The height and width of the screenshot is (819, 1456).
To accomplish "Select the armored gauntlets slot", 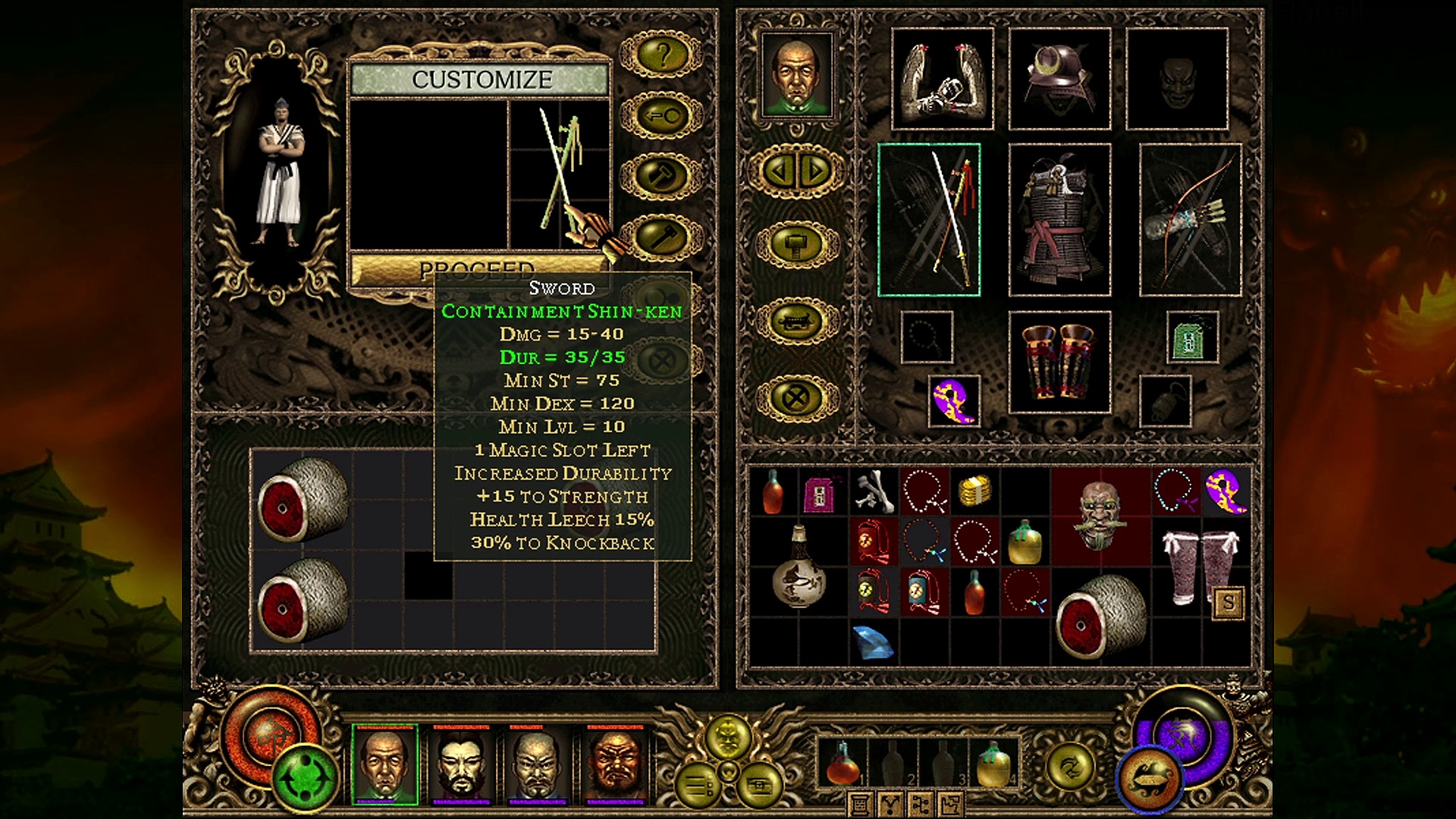I will pyautogui.click(x=943, y=79).
